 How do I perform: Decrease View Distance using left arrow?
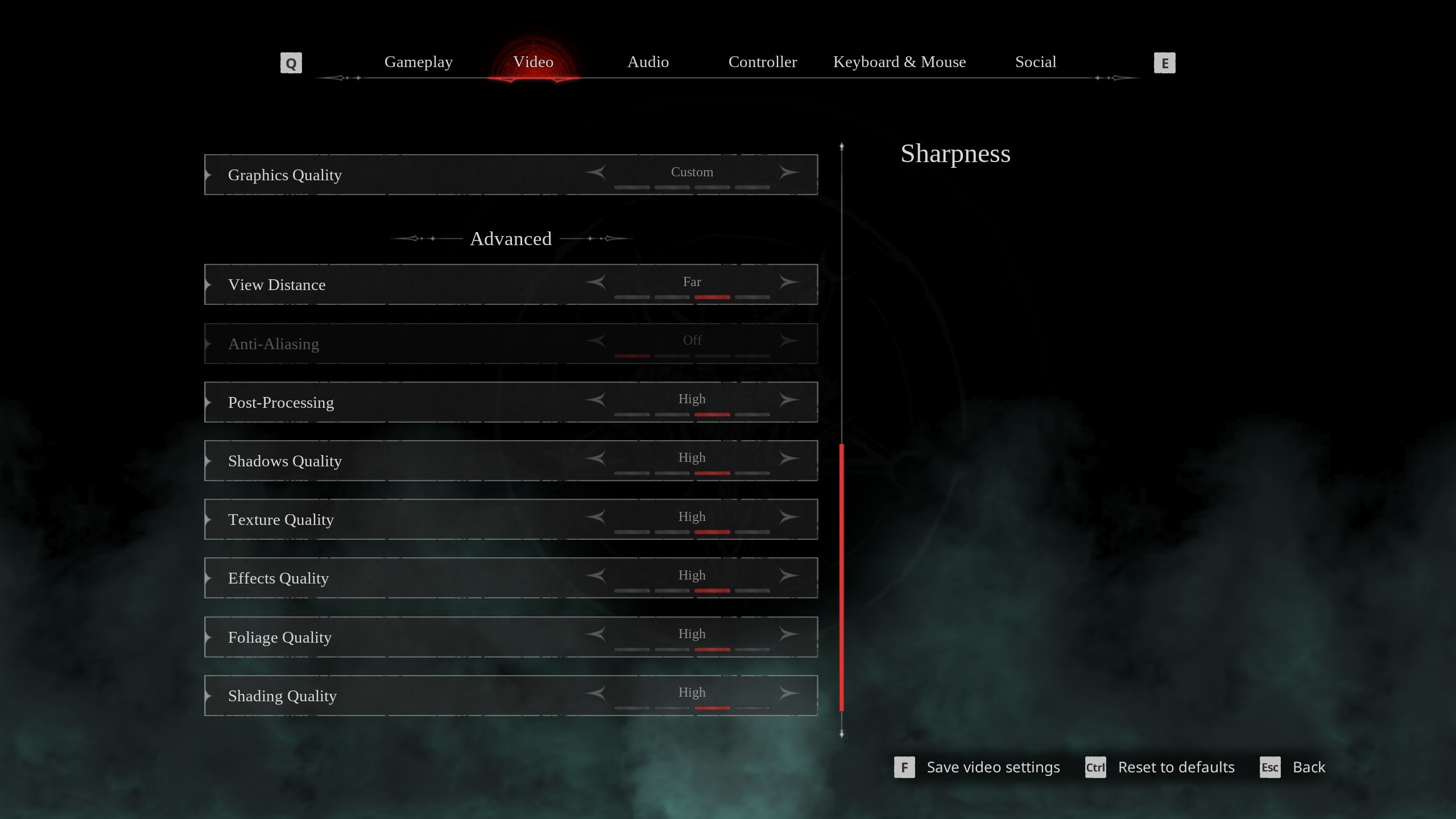595,282
